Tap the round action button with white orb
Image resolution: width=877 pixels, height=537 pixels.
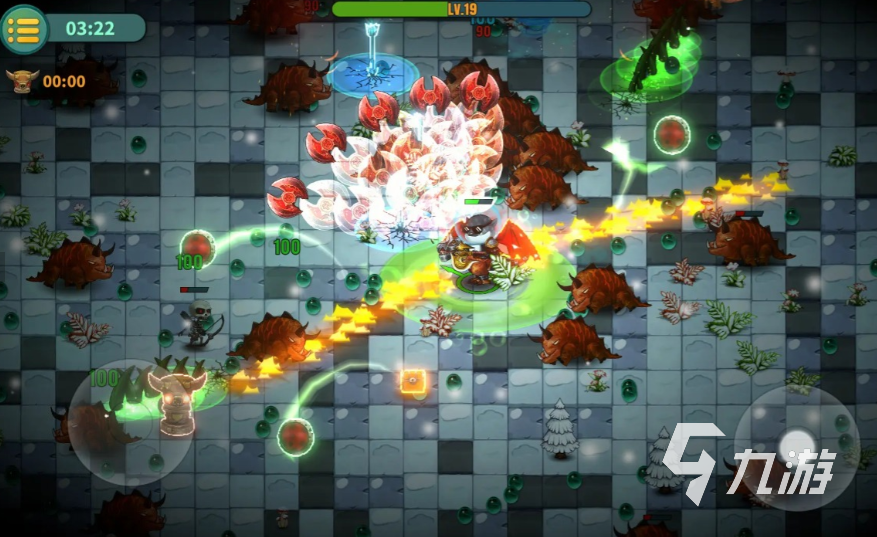[796, 446]
